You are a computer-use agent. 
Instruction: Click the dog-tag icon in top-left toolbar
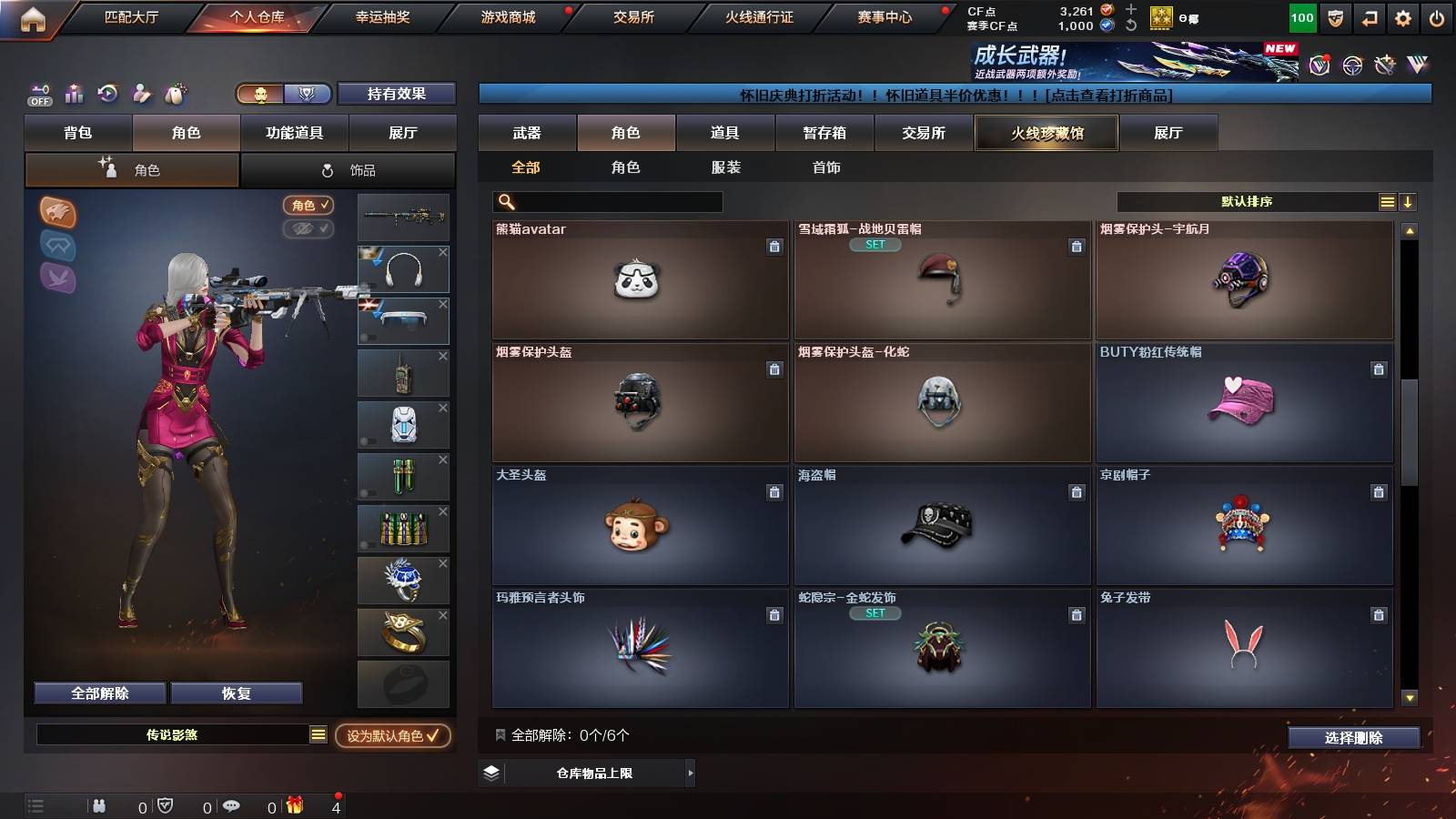tap(174, 94)
